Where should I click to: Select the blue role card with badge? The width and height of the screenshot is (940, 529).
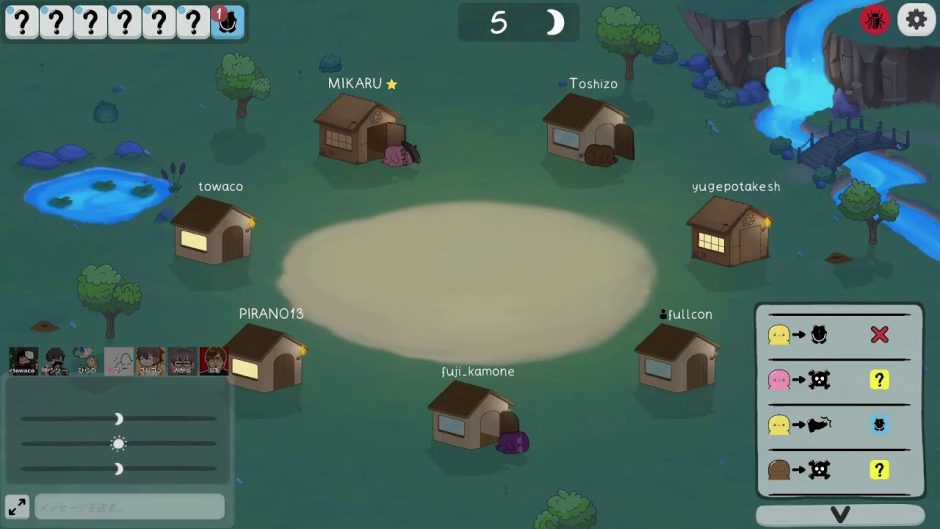[227, 22]
